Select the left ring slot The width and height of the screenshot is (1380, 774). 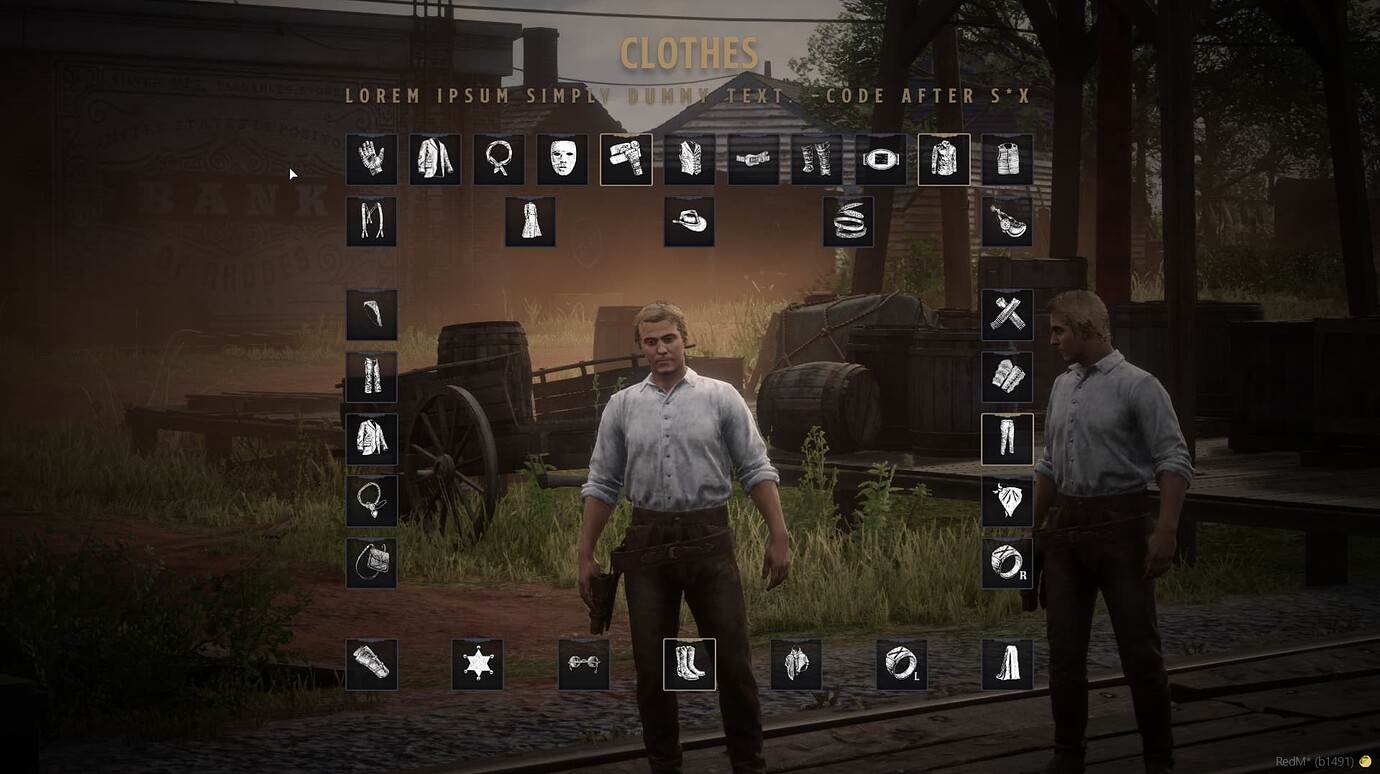pos(903,663)
